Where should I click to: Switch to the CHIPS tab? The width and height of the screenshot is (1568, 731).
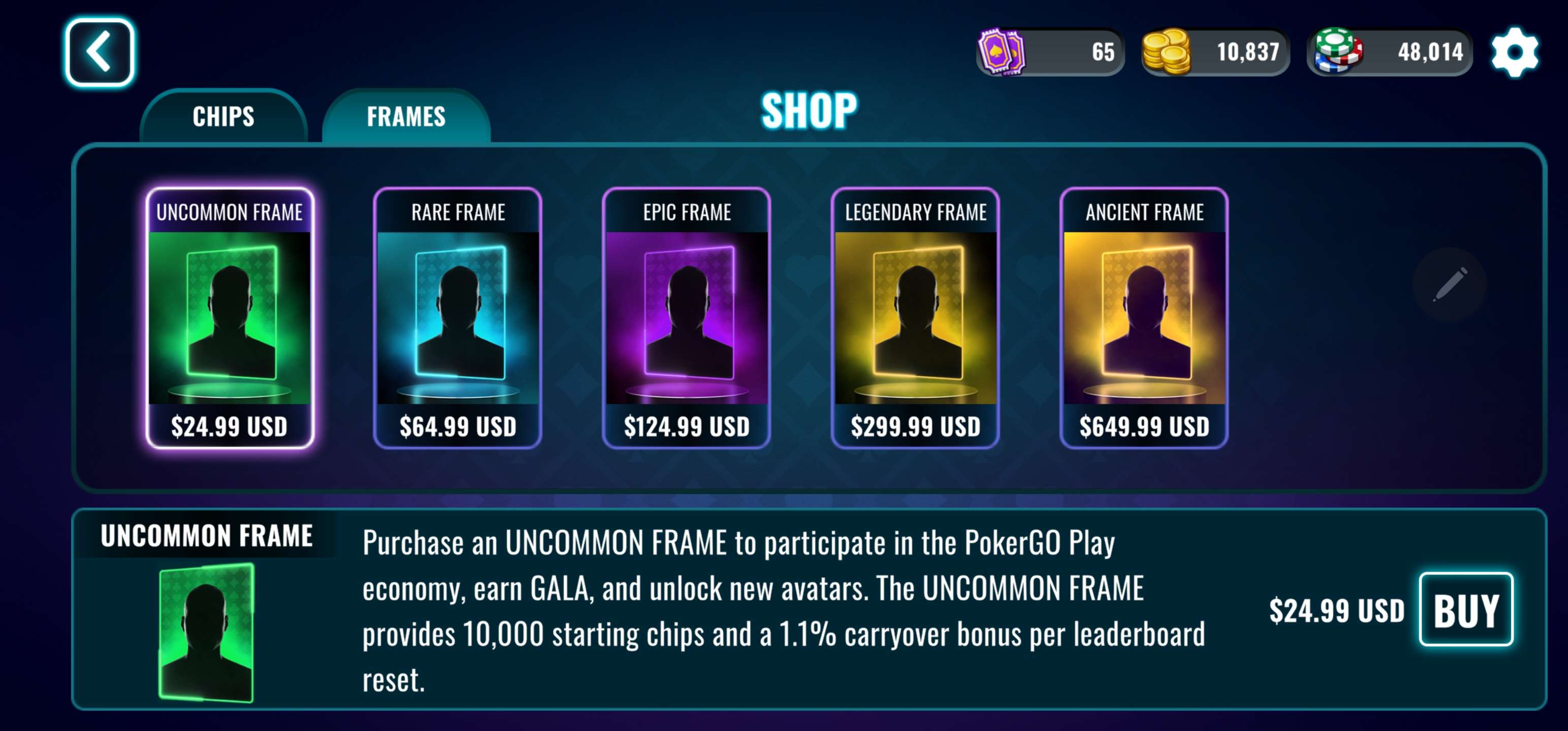[223, 117]
